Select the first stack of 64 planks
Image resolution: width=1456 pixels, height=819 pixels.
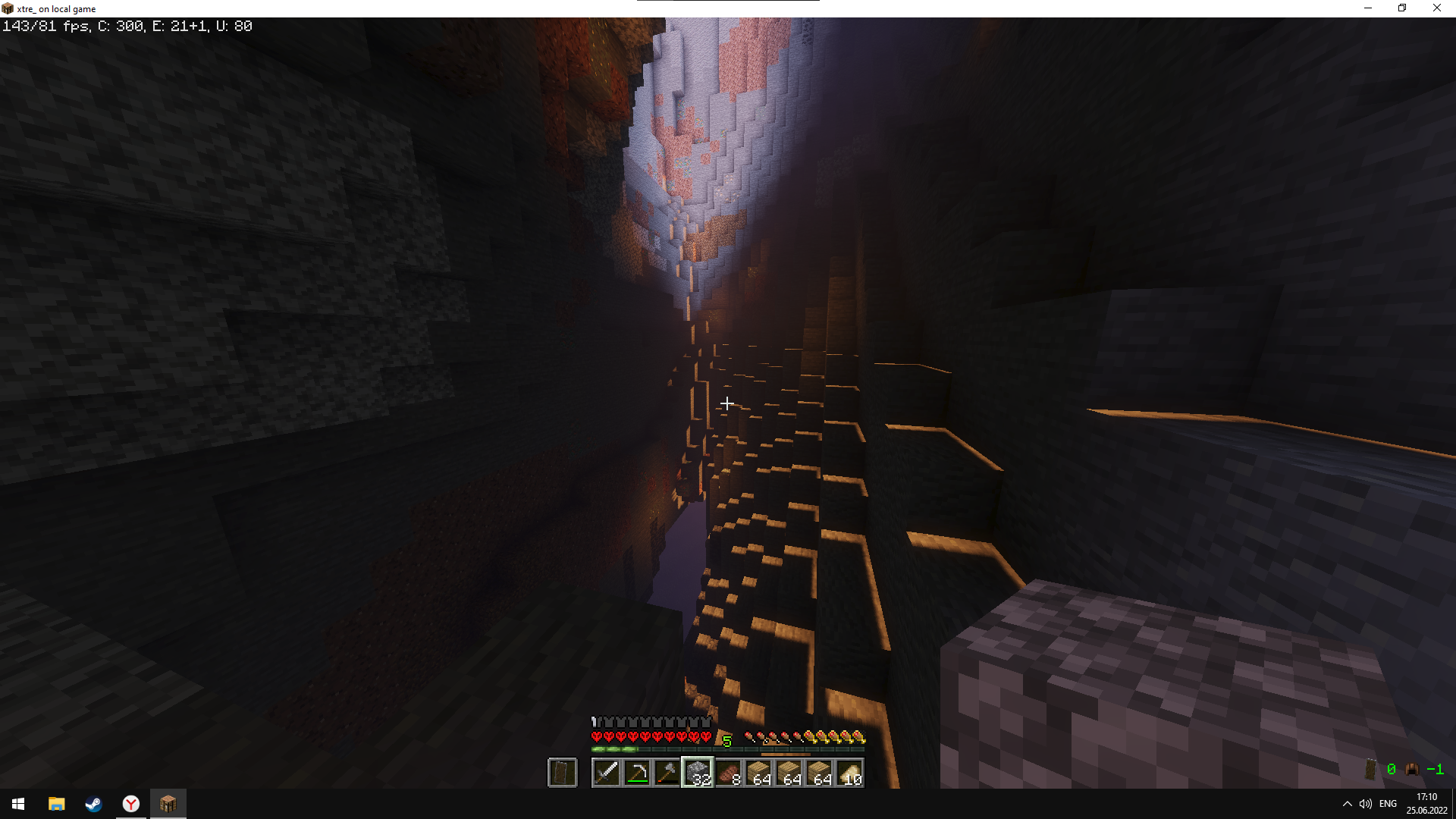coord(758,771)
